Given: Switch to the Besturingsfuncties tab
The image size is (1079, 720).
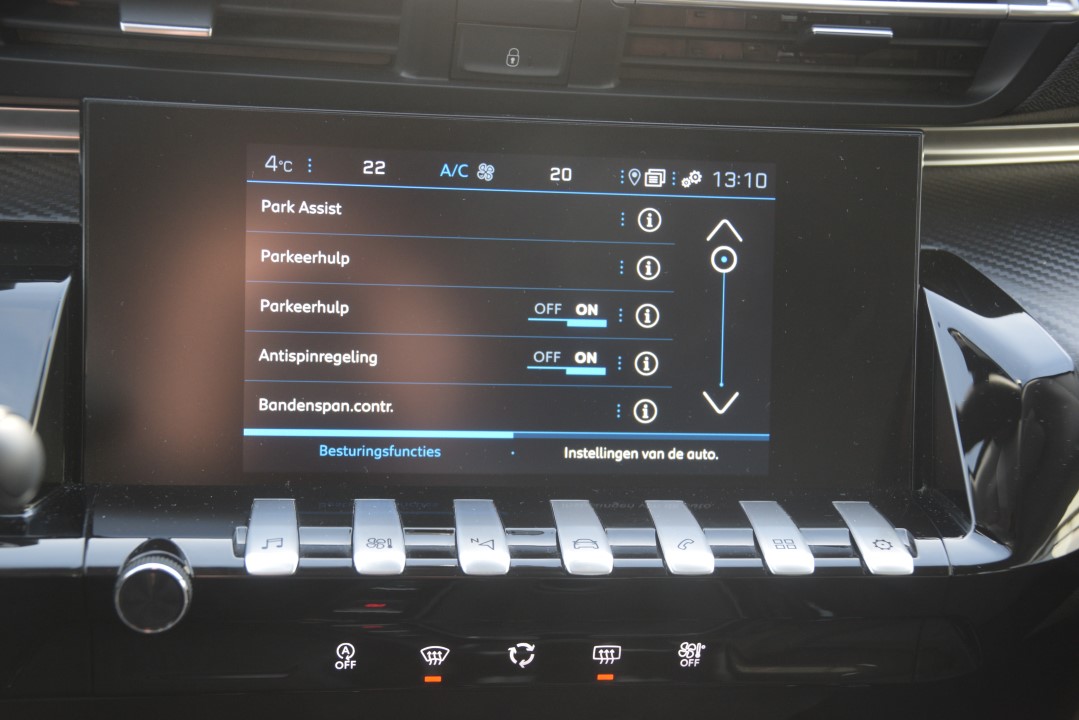Looking at the screenshot, I should pyautogui.click(x=379, y=452).
